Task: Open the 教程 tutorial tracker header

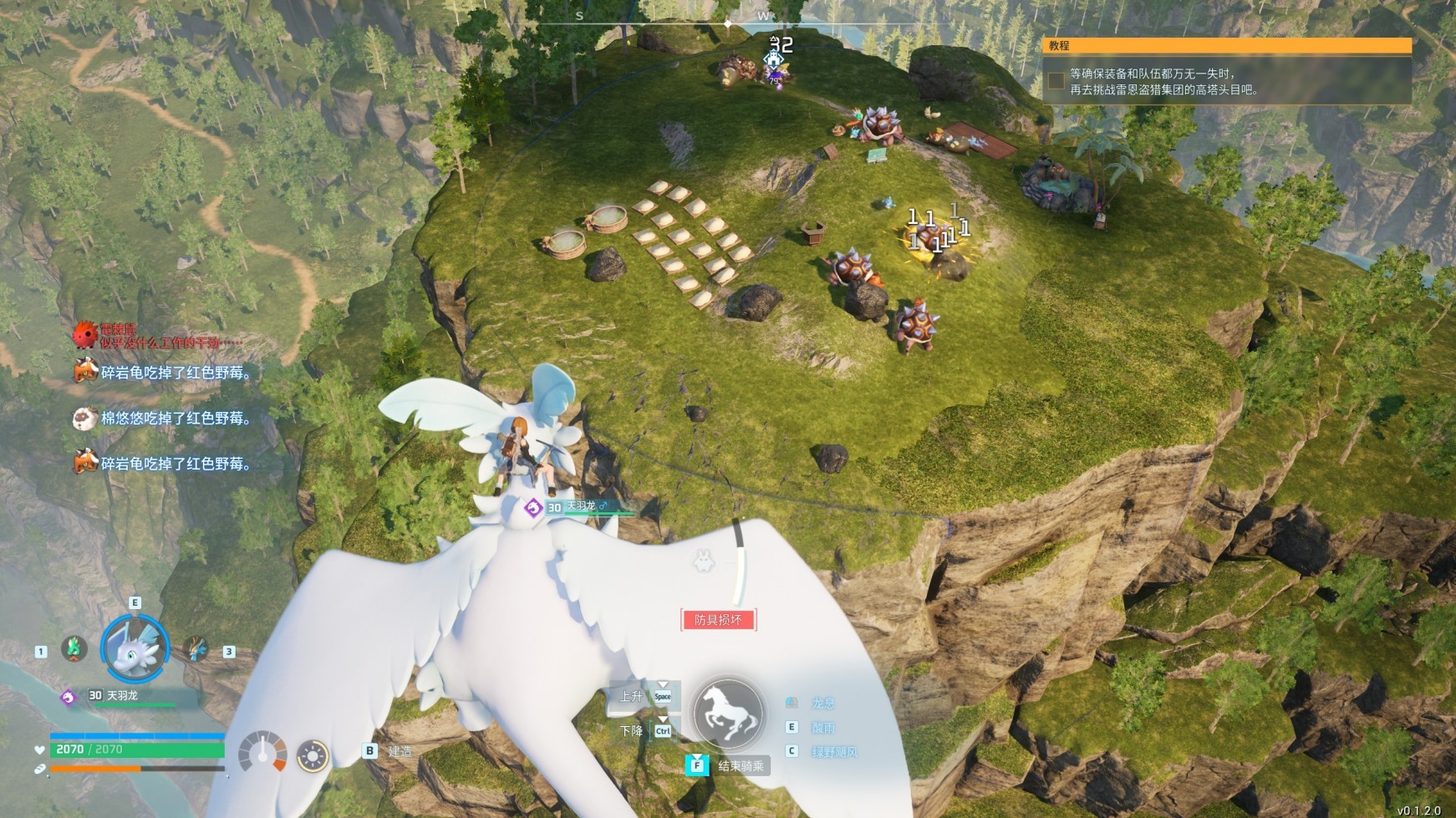Action: pyautogui.click(x=1226, y=46)
